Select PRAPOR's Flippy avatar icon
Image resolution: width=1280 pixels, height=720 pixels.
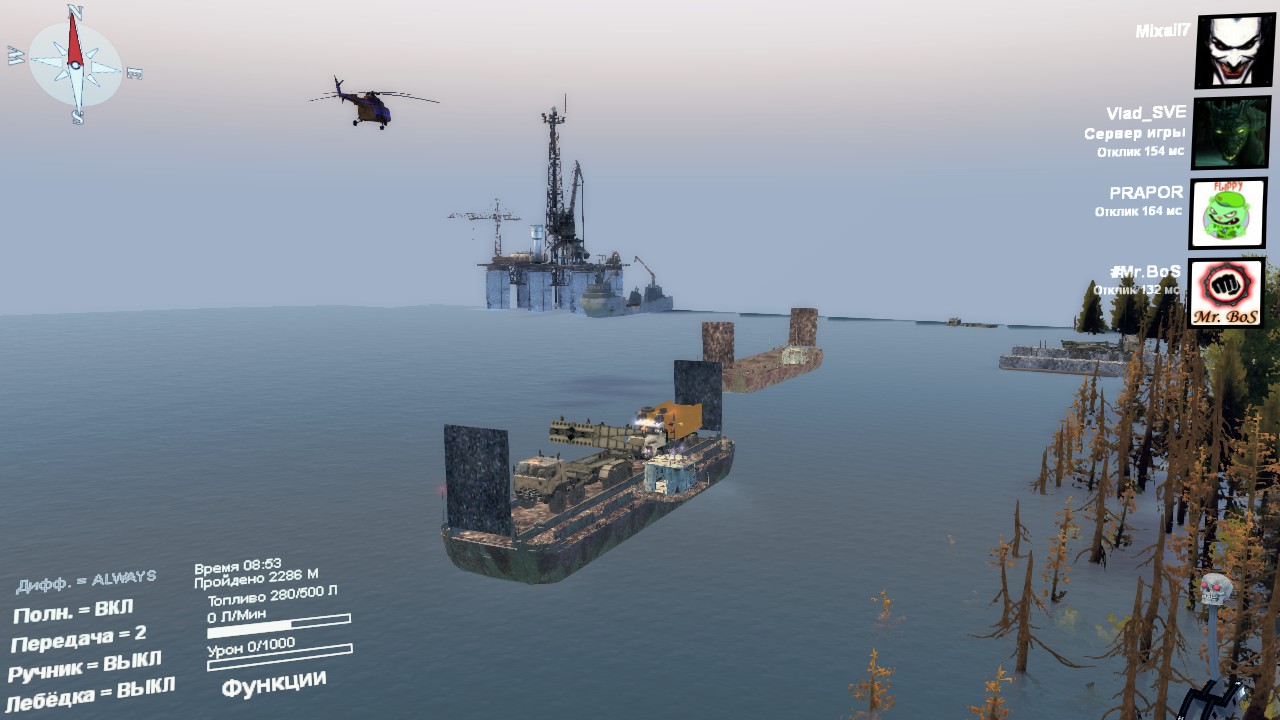click(1230, 213)
